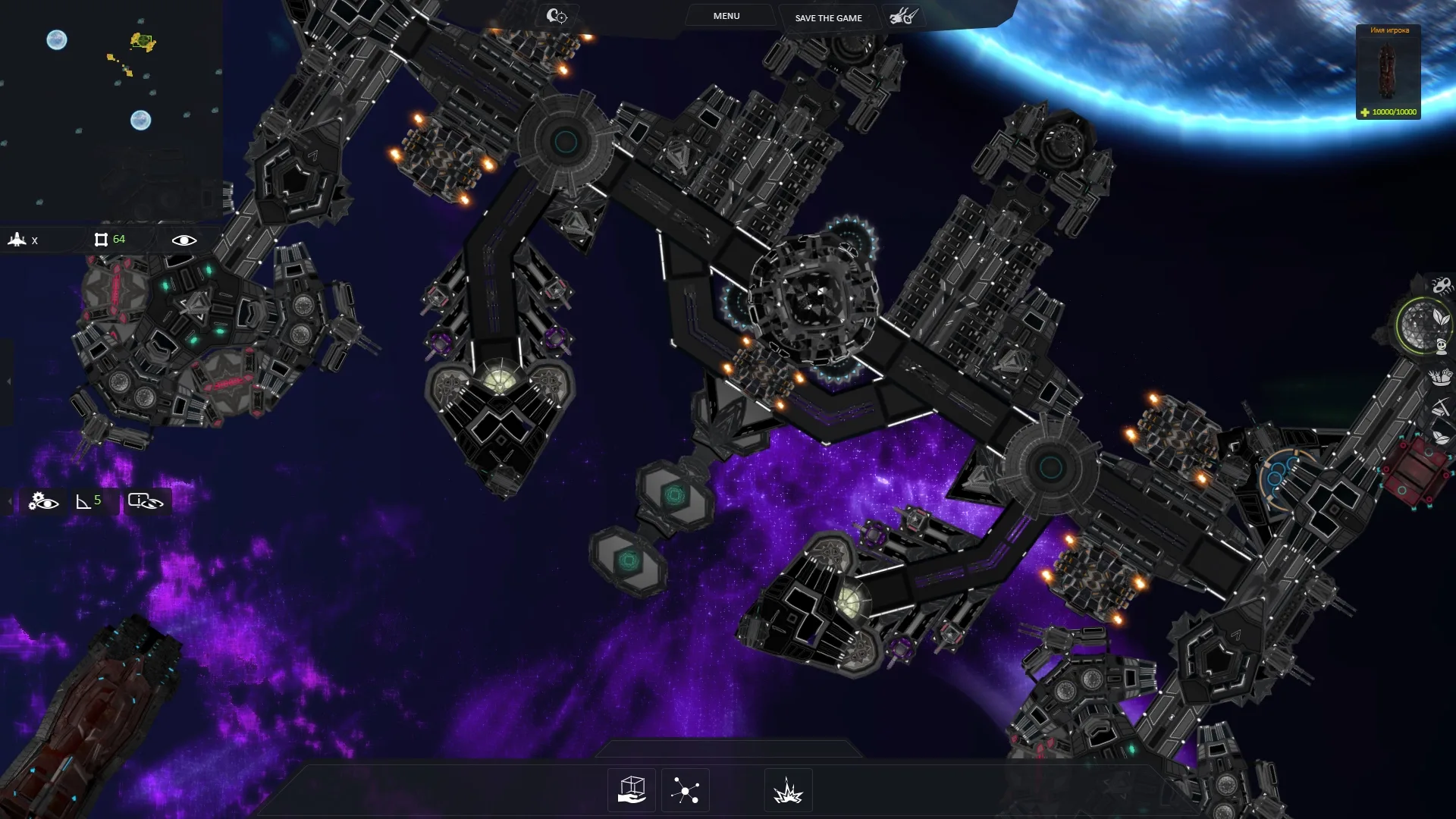Open the cube-in-hand tool on bottom toolbar
This screenshot has width=1456, height=819.
(630, 789)
